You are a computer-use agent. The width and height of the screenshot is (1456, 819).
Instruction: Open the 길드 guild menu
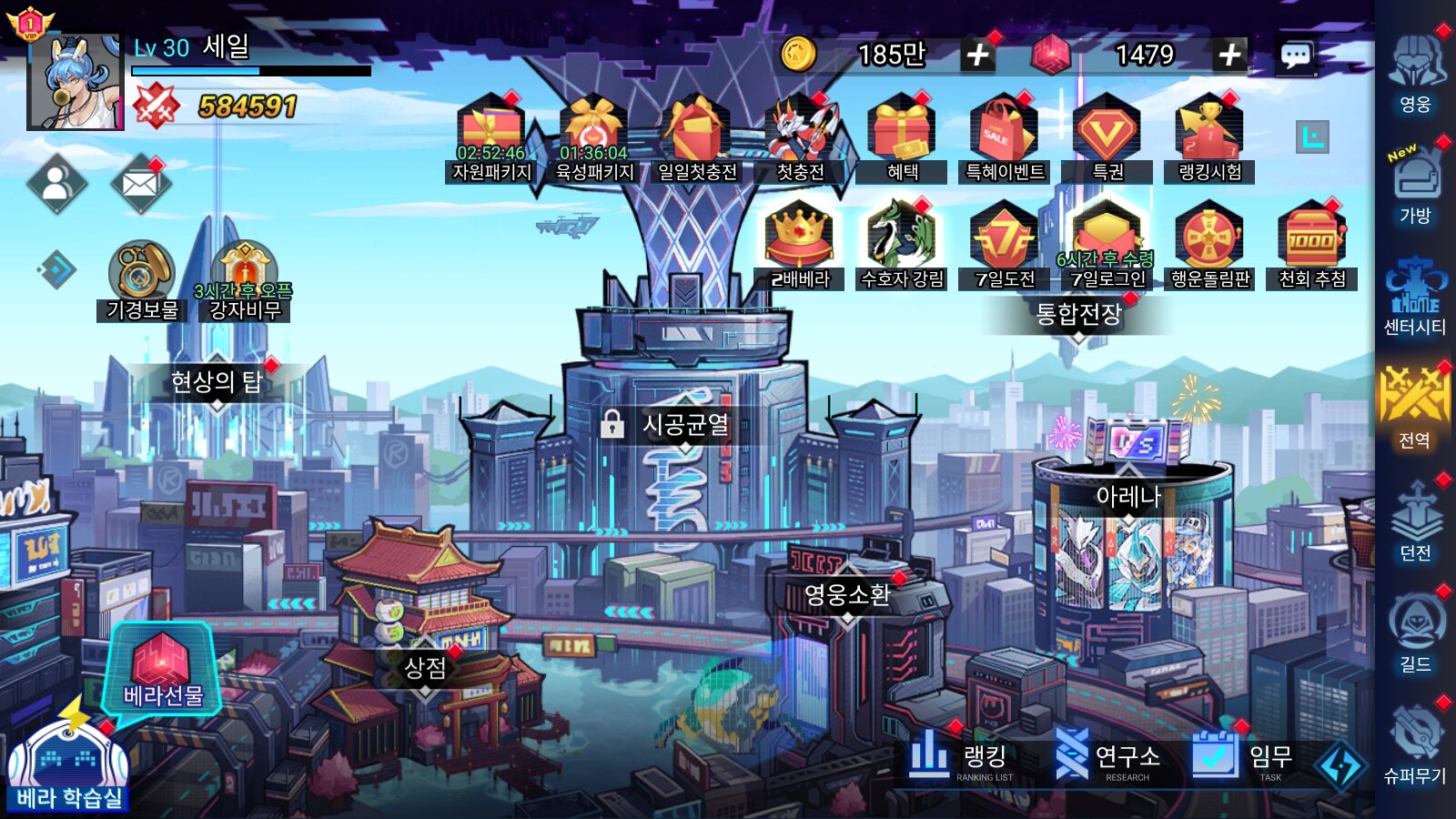(1415, 632)
